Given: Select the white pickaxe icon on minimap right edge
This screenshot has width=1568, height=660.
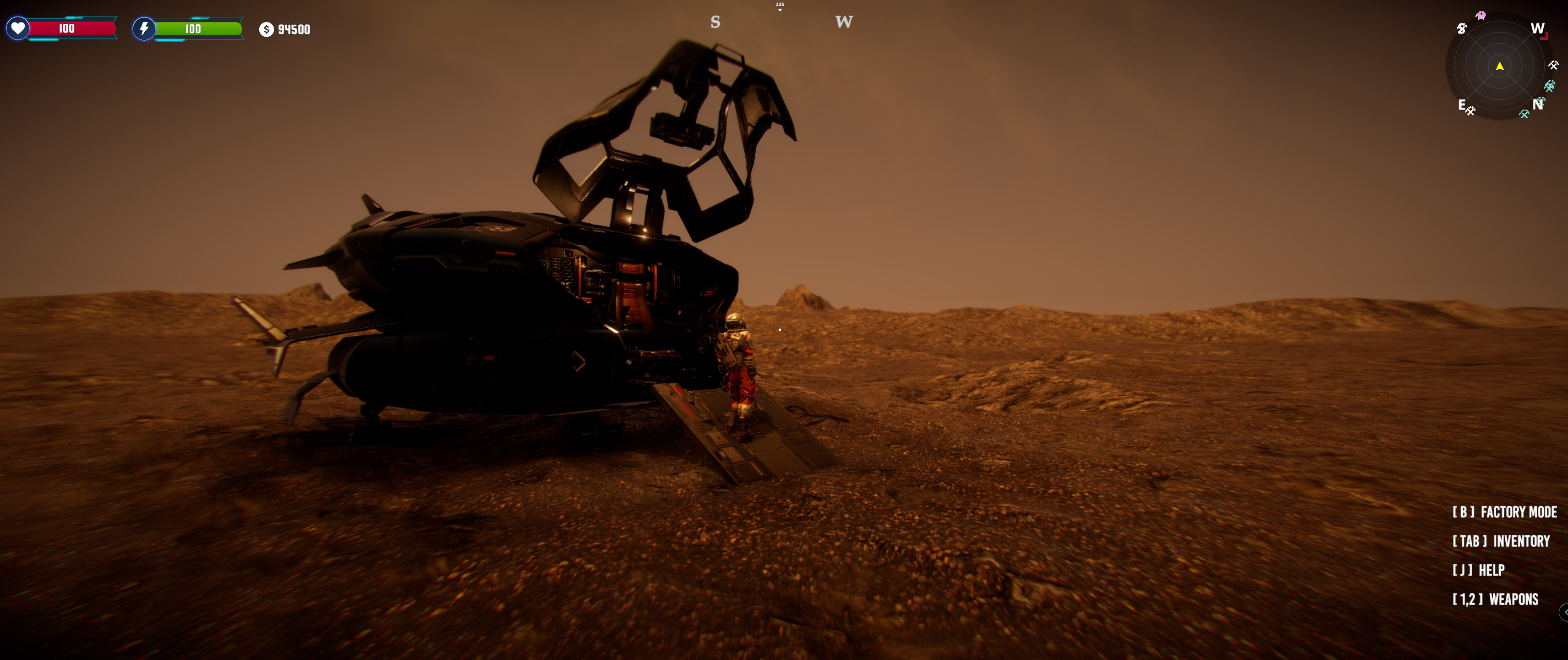Looking at the screenshot, I should (1553, 65).
